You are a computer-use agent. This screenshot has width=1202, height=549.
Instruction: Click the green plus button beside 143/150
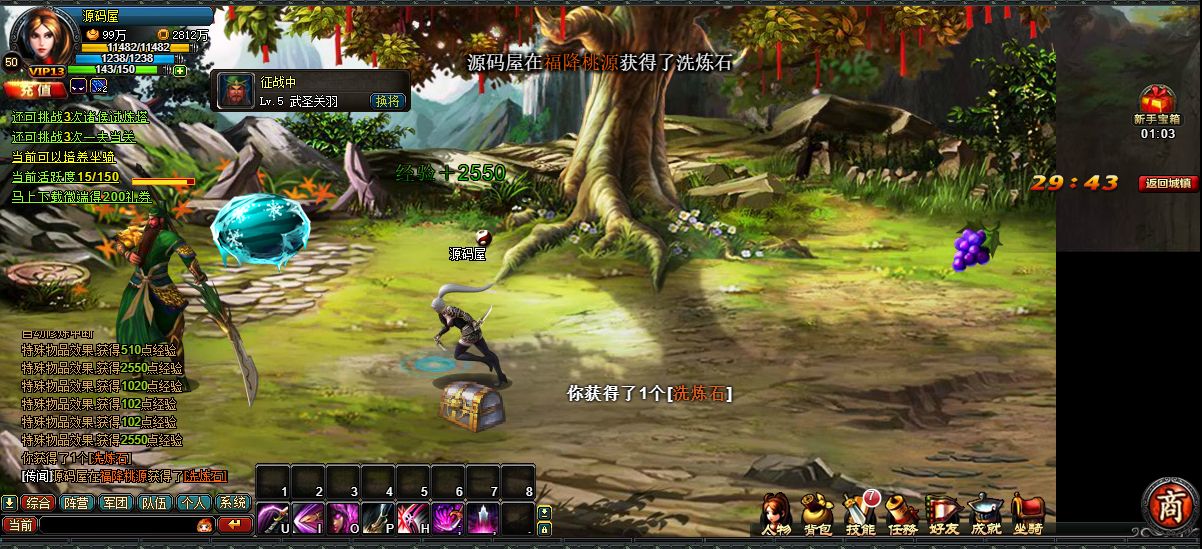tap(179, 71)
